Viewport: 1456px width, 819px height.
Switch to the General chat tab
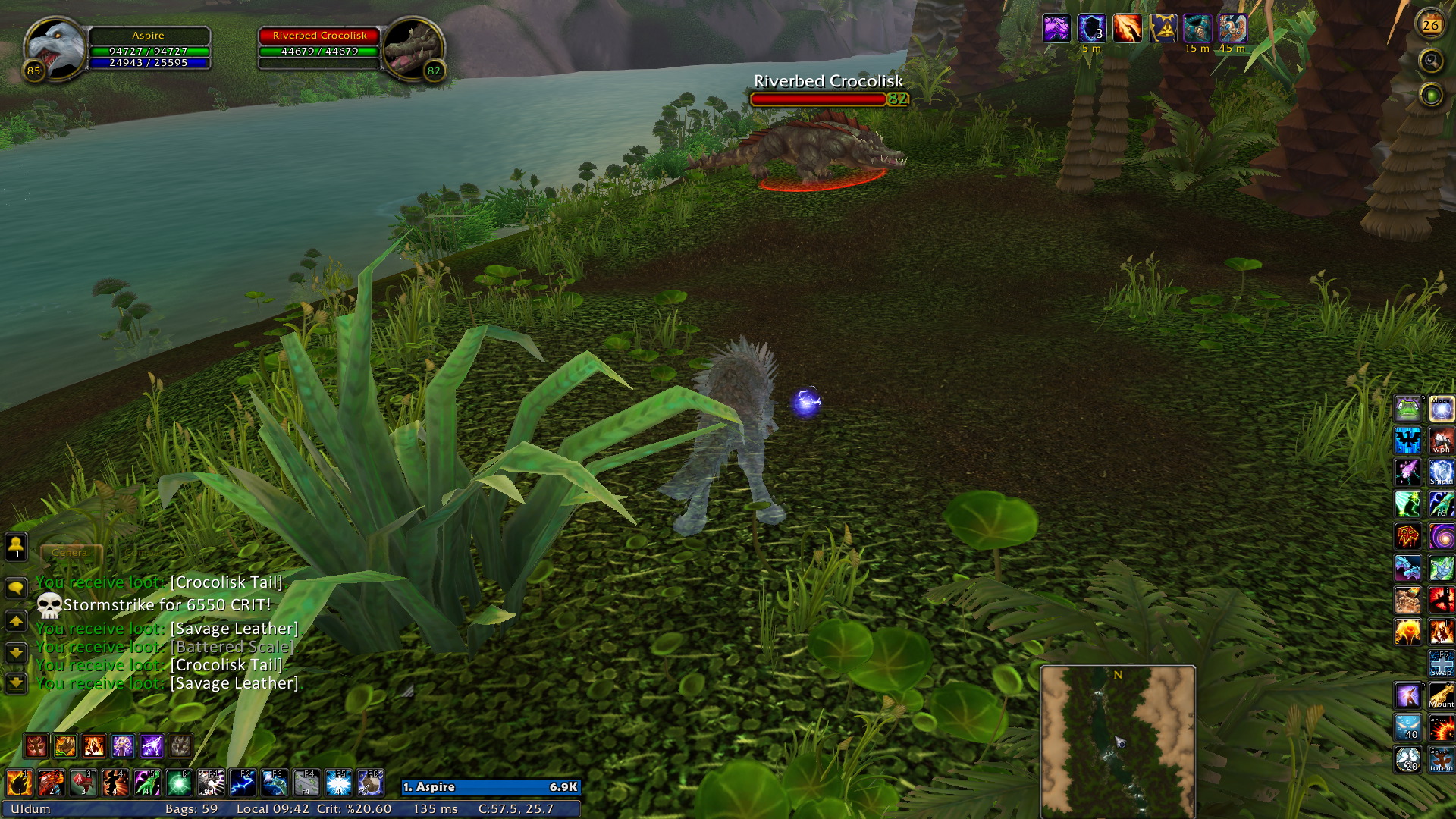point(71,553)
